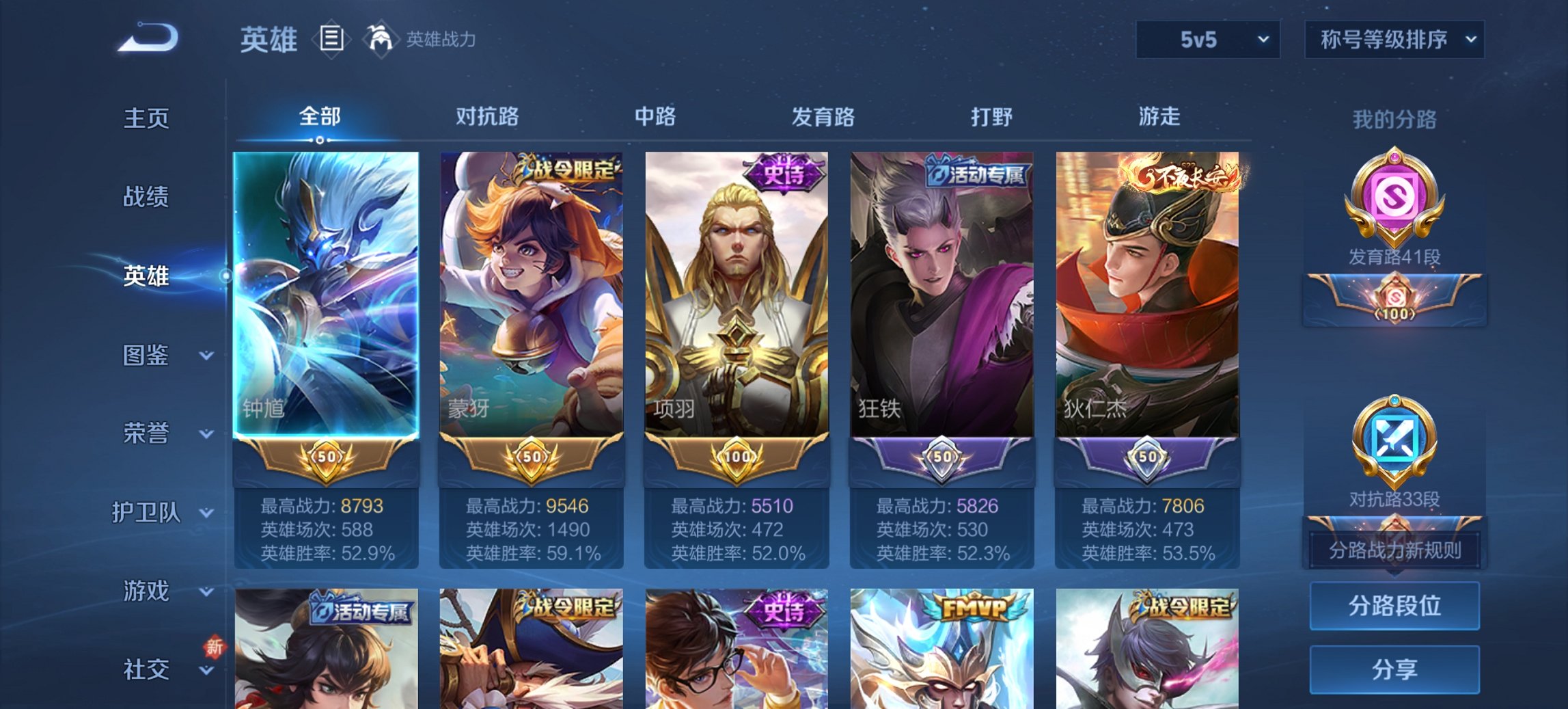Click the 分路段位 button
Screen dimensions: 1568x709
[1394, 606]
